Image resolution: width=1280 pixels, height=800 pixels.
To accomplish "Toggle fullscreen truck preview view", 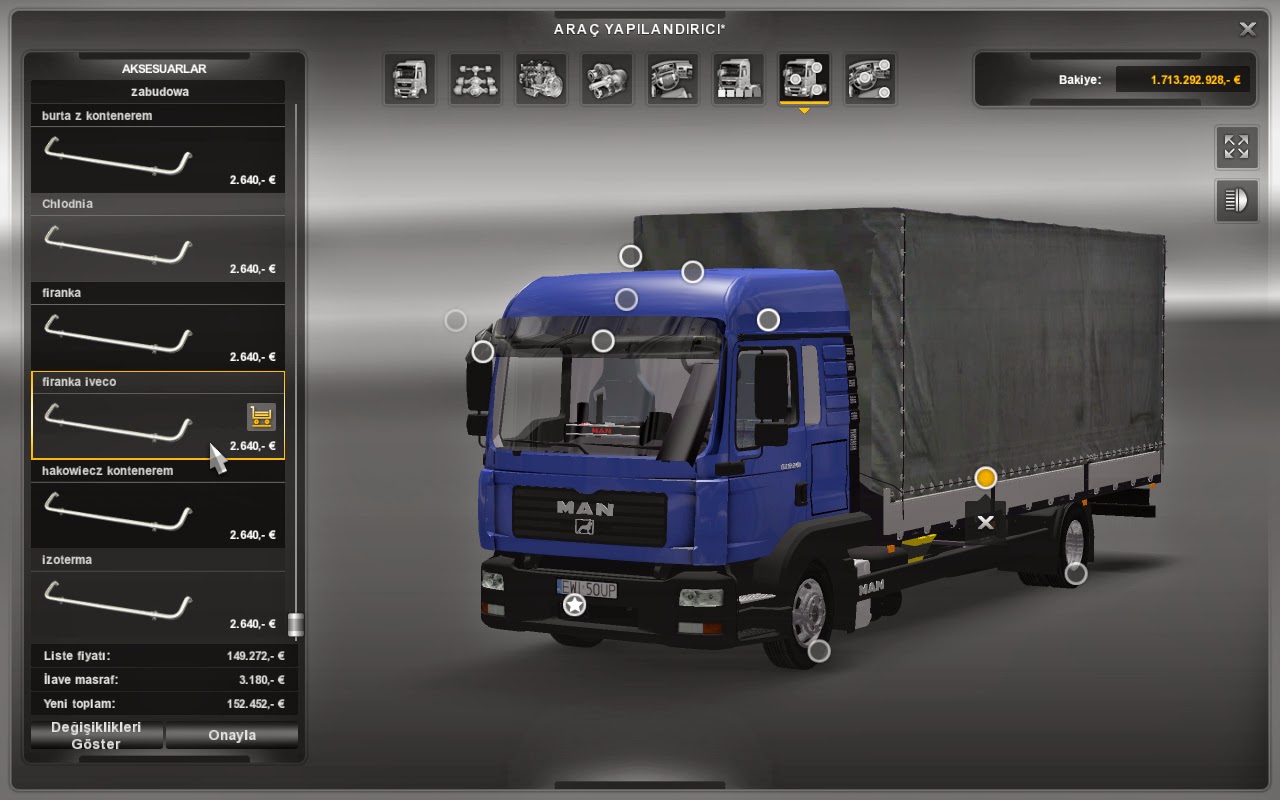I will [1236, 146].
